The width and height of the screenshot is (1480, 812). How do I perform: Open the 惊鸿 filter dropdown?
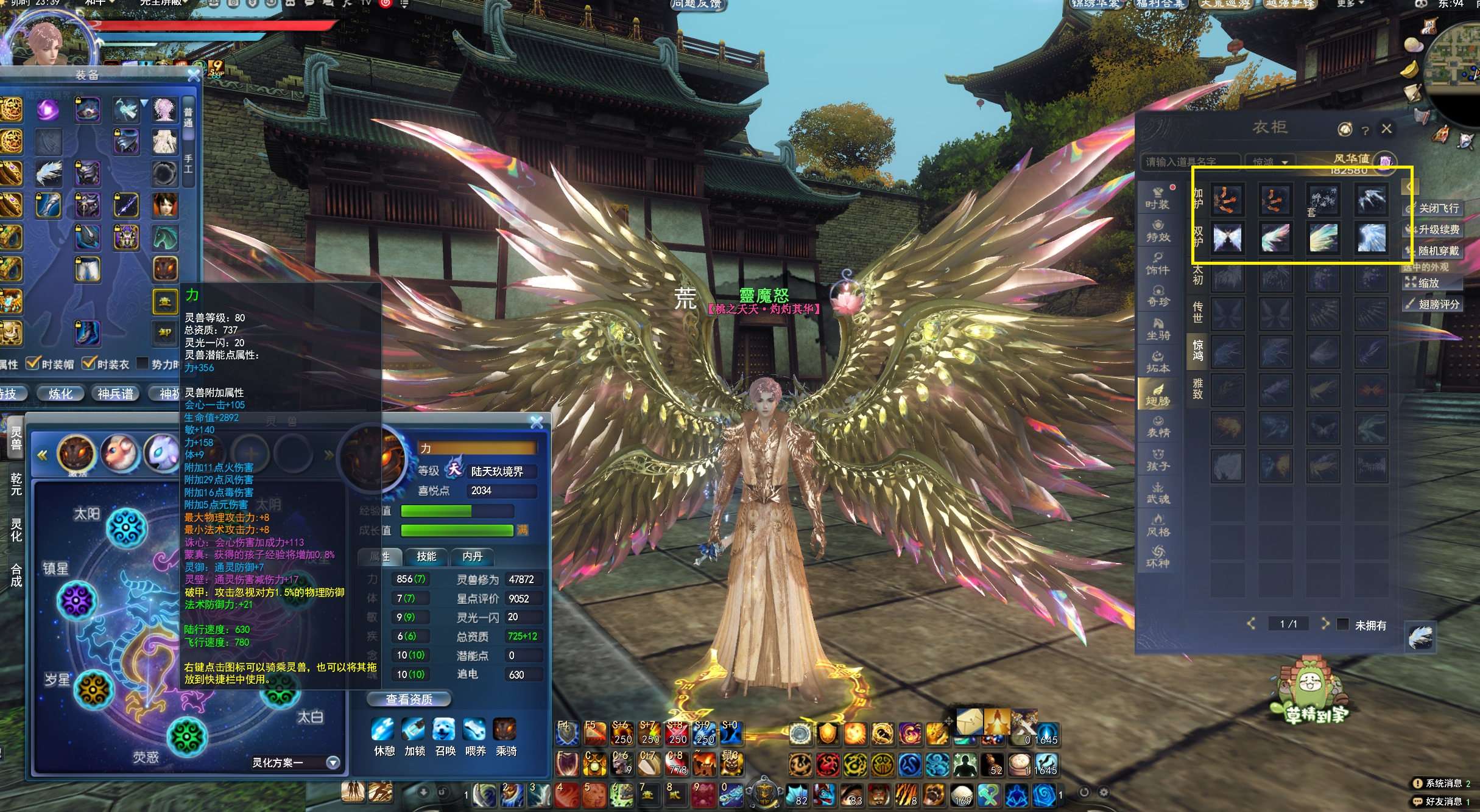[1270, 162]
